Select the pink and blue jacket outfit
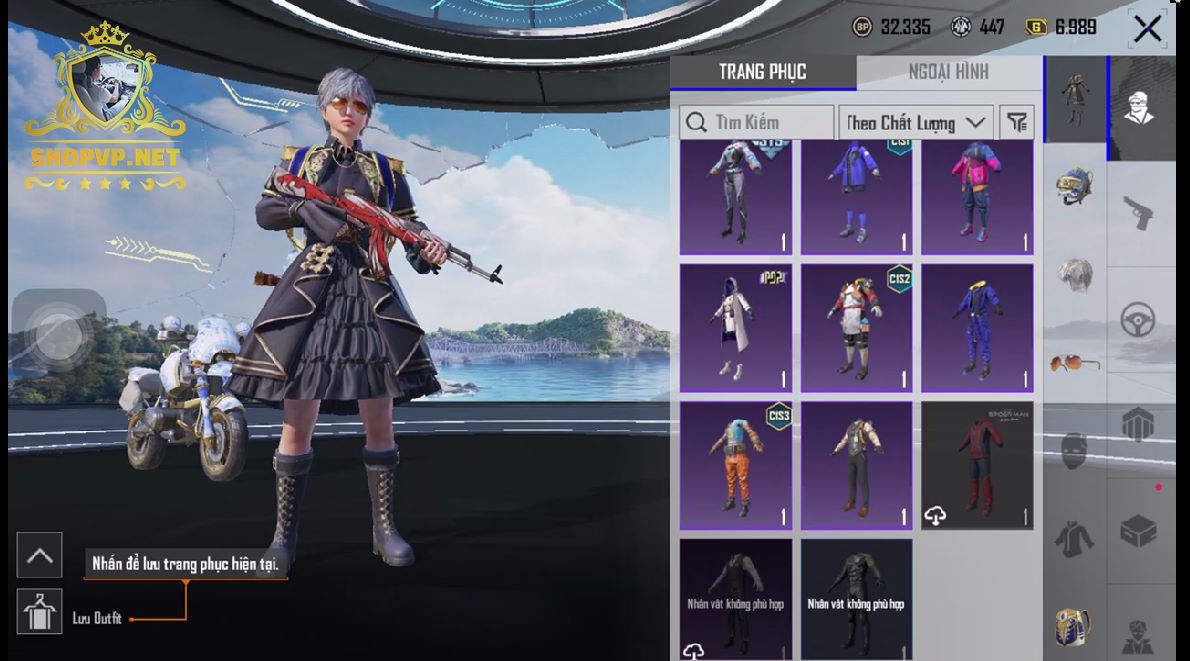Image resolution: width=1190 pixels, height=661 pixels. point(977,197)
